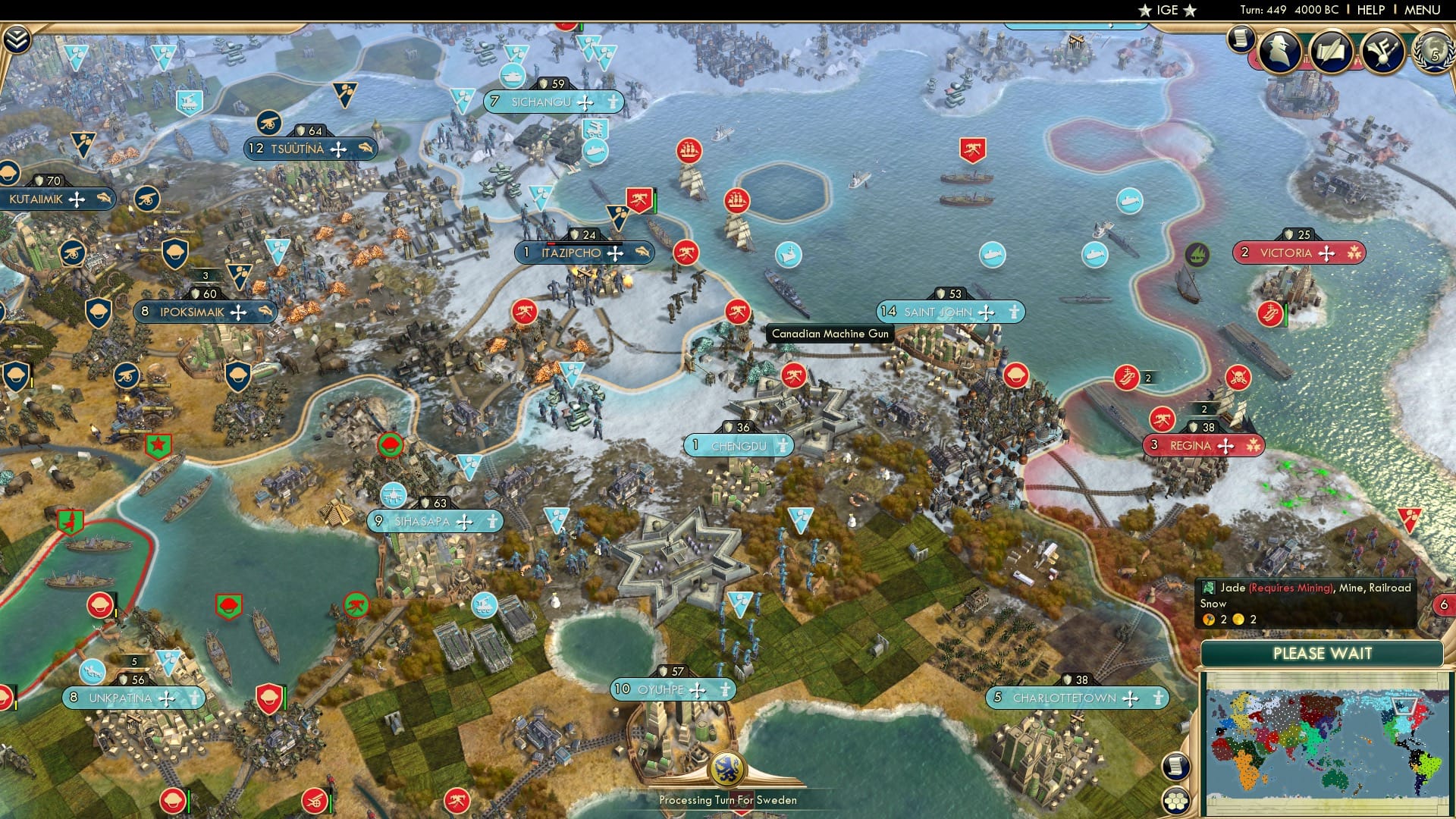
Task: Open the red notification badge showing 6
Action: tap(1445, 606)
